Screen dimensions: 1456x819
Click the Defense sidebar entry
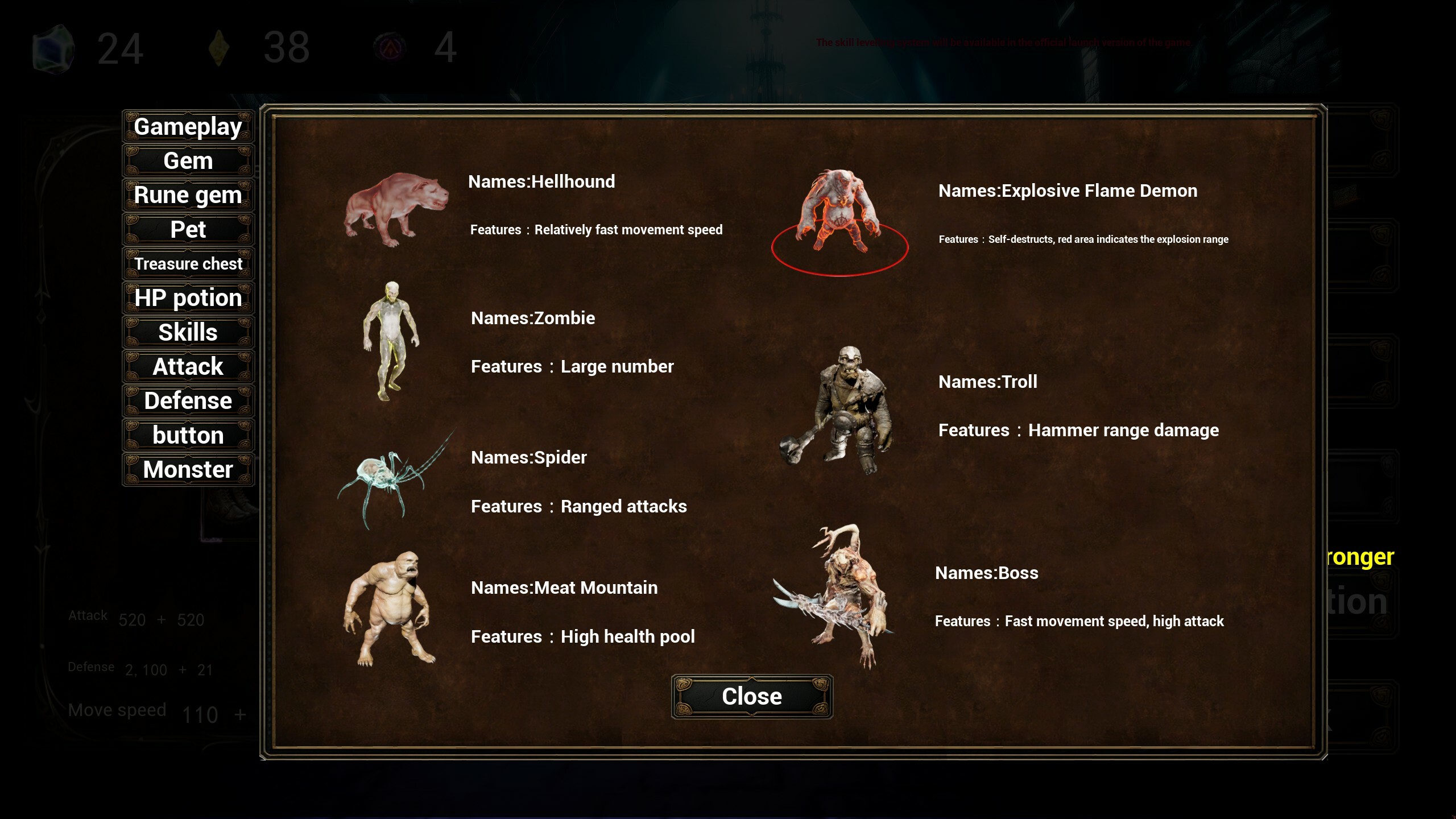[188, 400]
